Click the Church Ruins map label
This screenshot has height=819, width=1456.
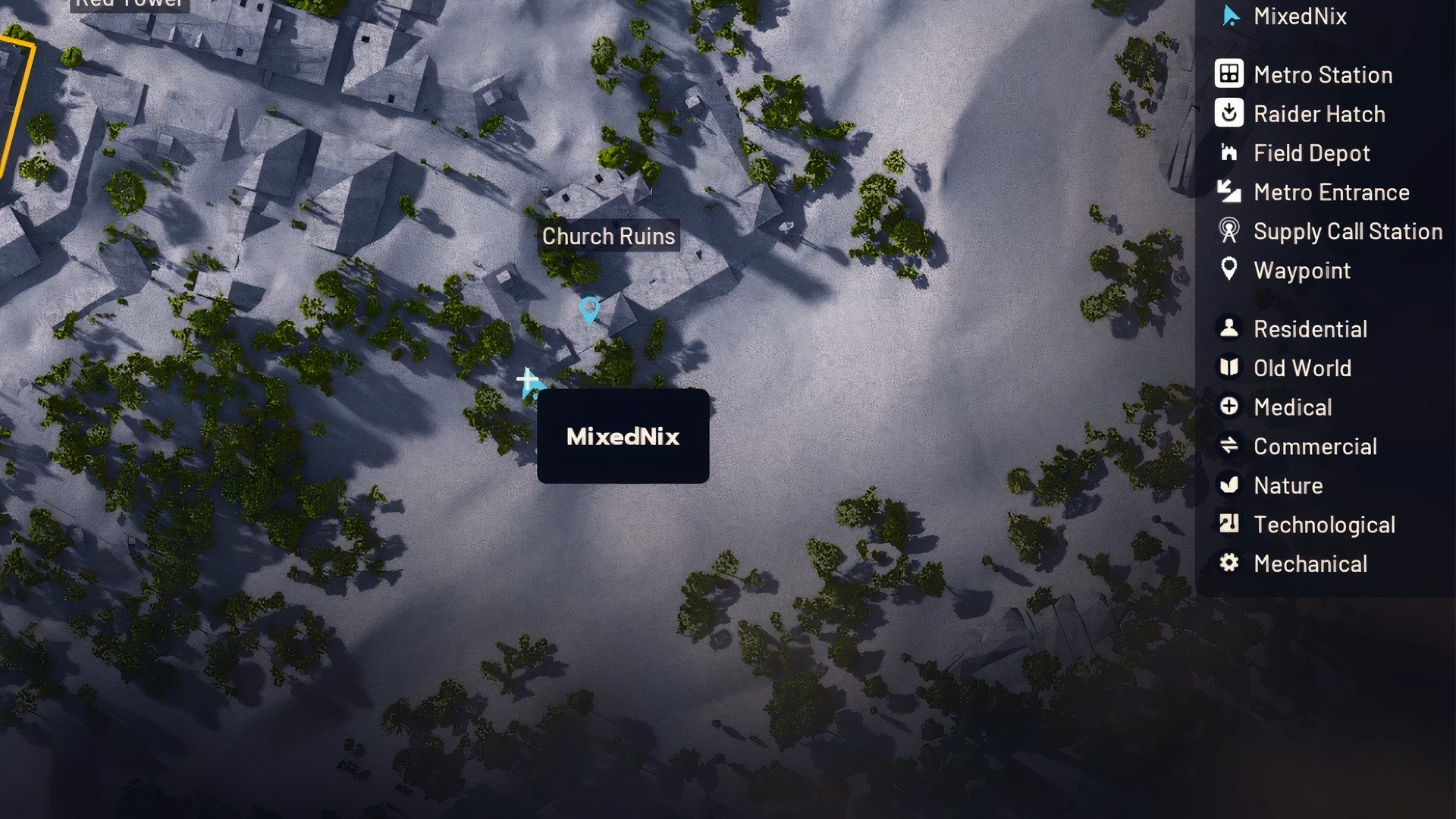[x=609, y=236]
